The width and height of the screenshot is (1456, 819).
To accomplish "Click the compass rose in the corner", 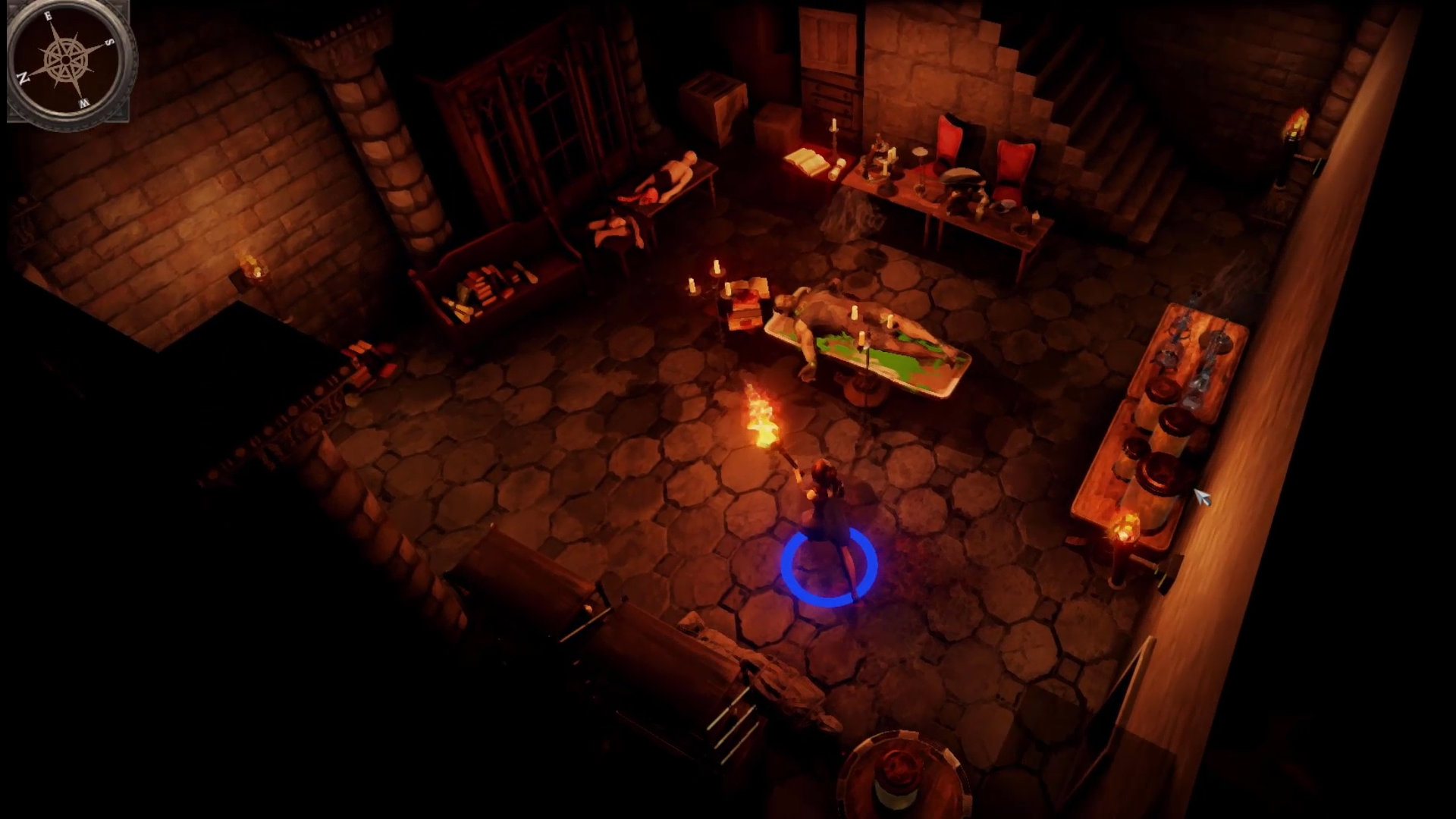I will click(68, 61).
